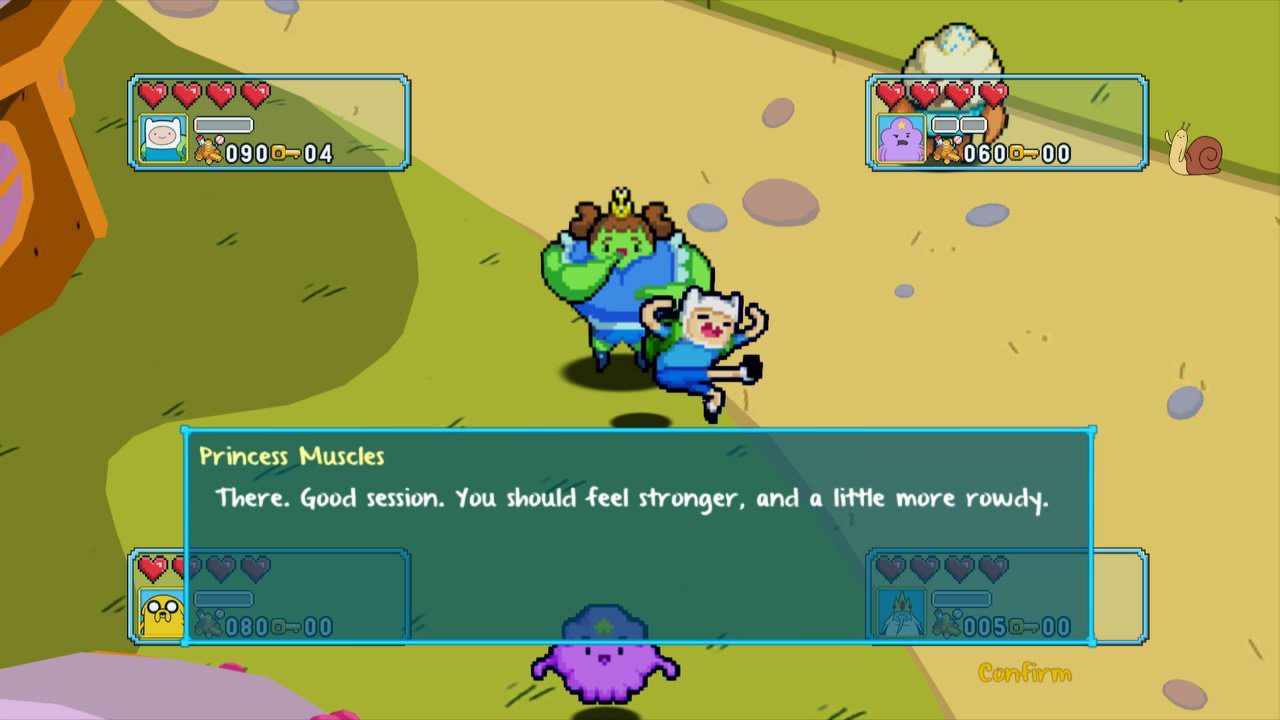
Task: Click Finn's gray stamina bar
Action: point(225,123)
